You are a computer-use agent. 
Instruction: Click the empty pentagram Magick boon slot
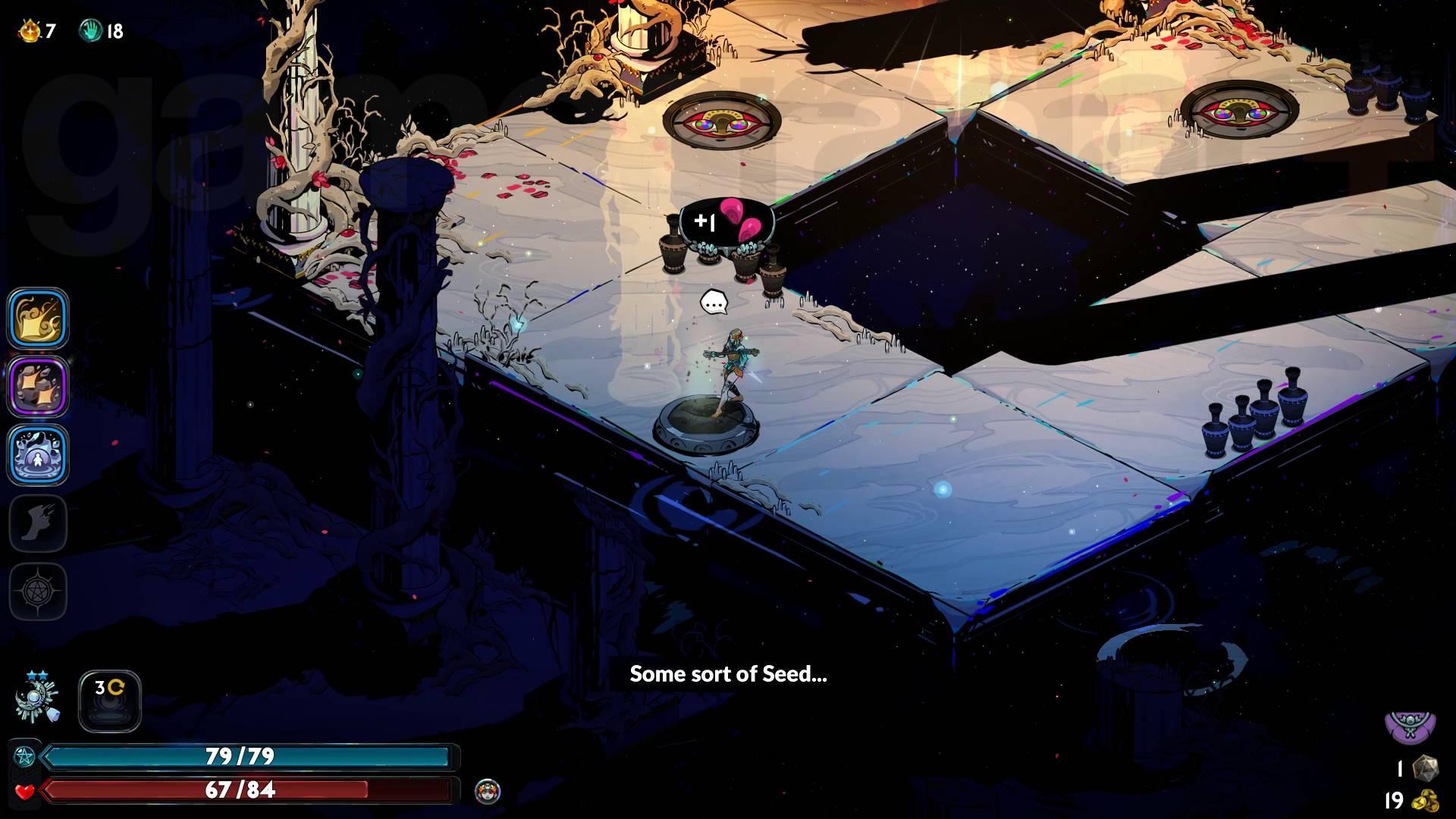(38, 591)
